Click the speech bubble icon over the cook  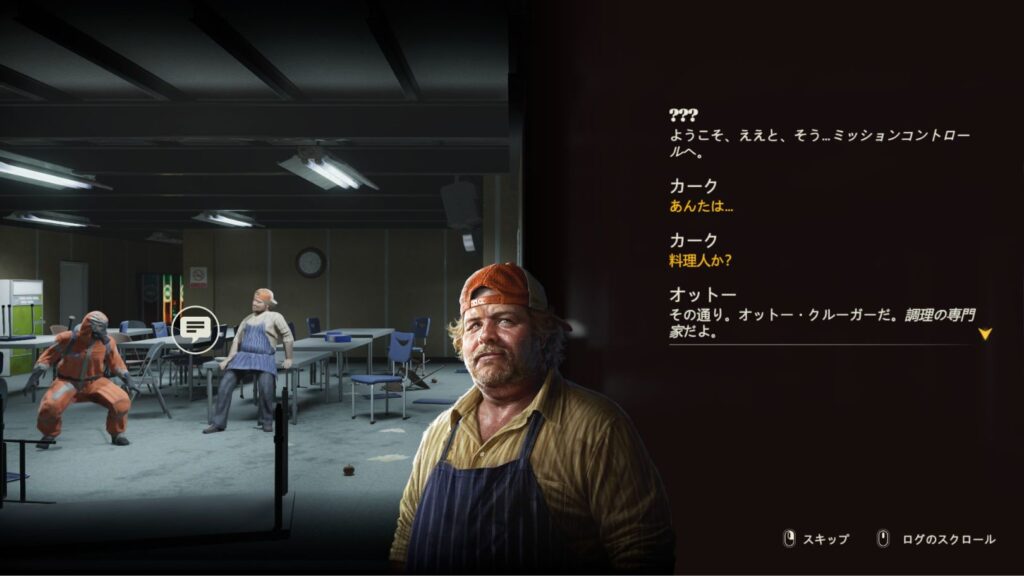195,328
